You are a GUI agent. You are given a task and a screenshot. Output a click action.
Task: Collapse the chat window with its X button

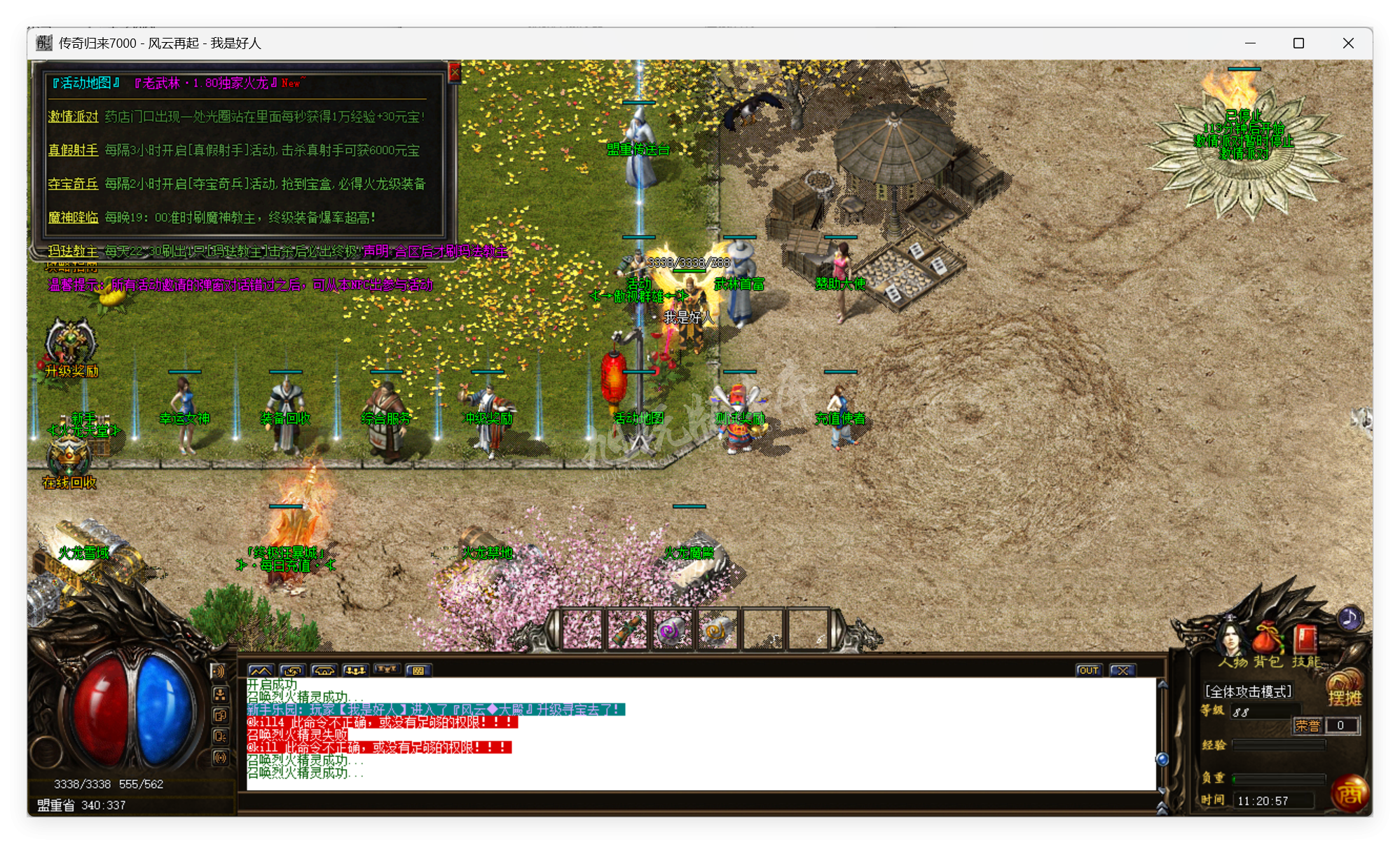[x=1123, y=670]
